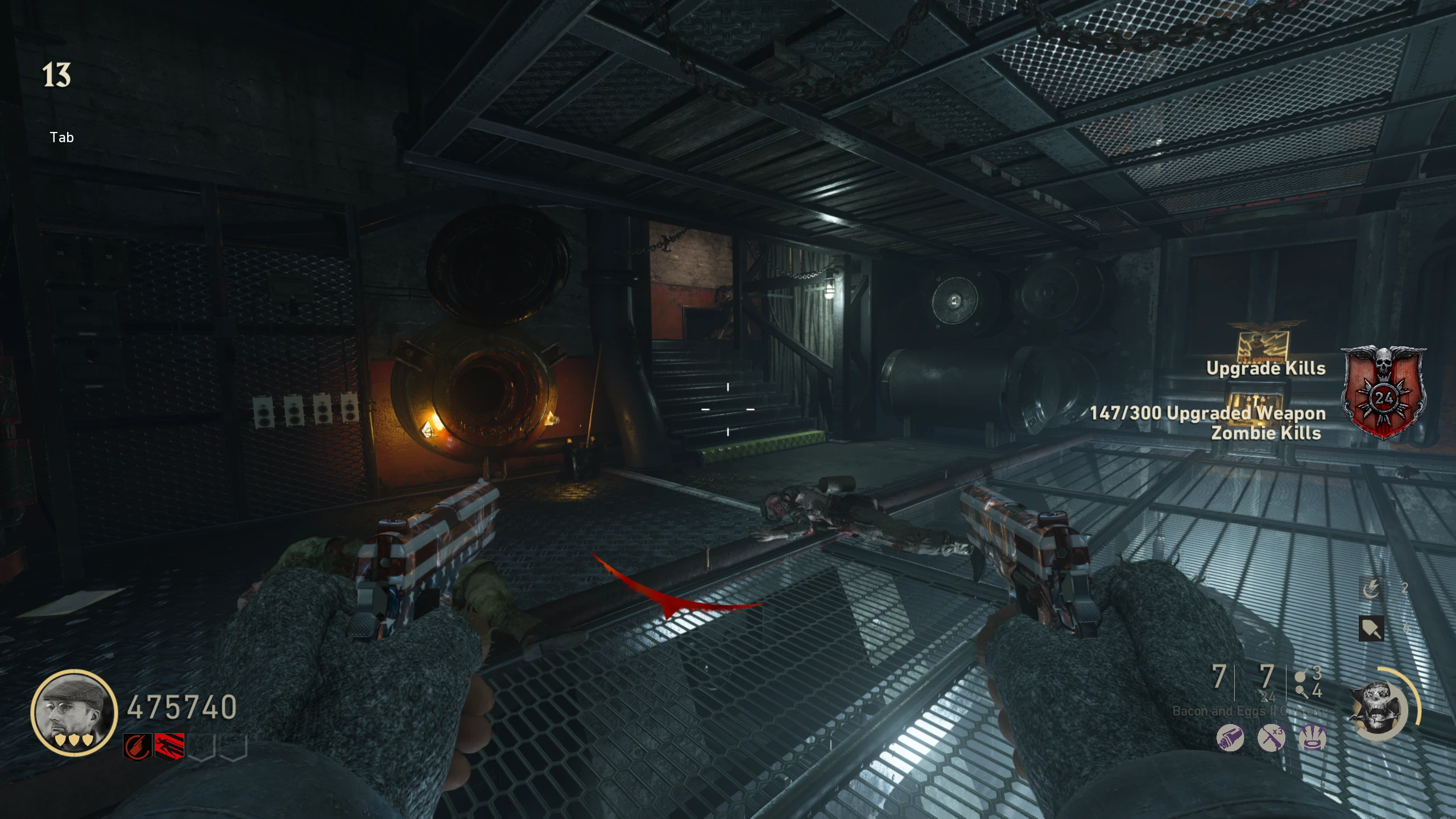Open the Upgrade Kills objective tracker
This screenshot has width=1456, height=819.
(1265, 369)
